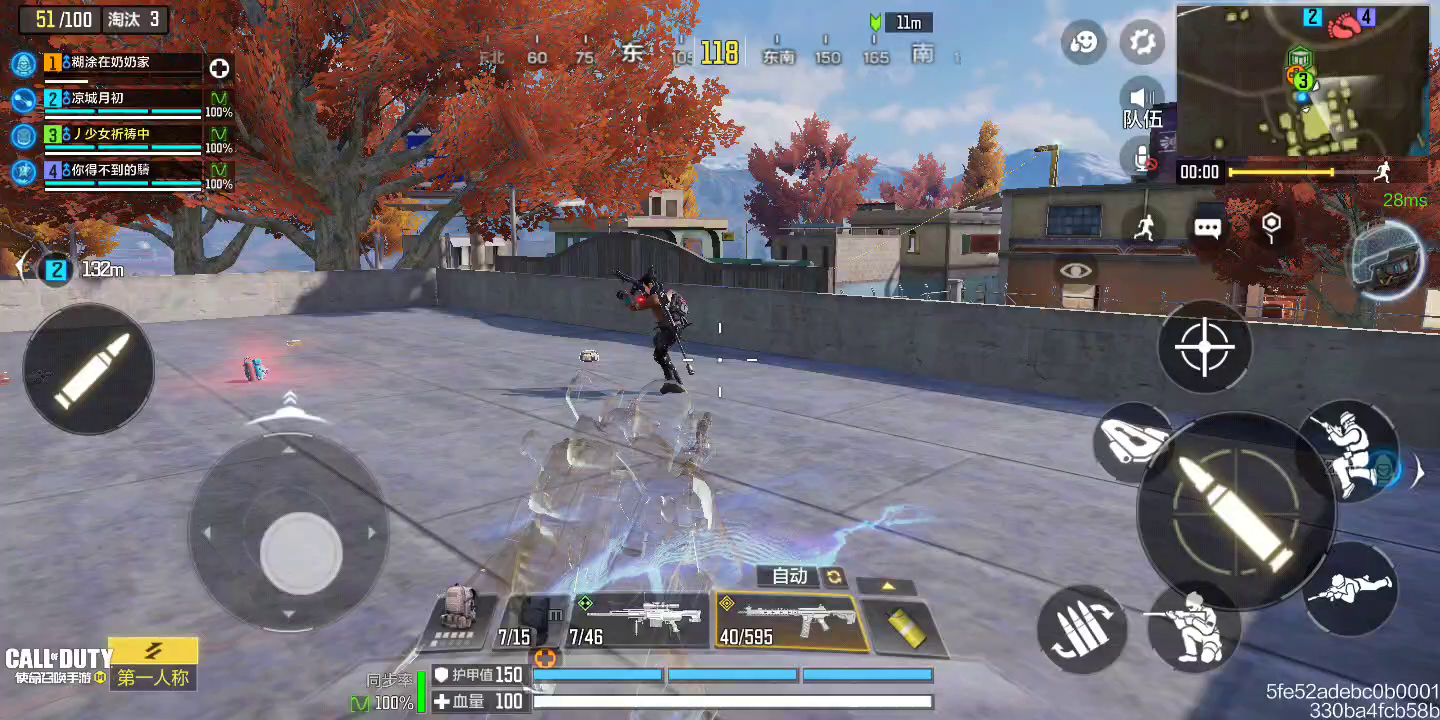The width and height of the screenshot is (1440, 720).
Task: Switch to the sniper rifle slot
Action: tap(638, 620)
